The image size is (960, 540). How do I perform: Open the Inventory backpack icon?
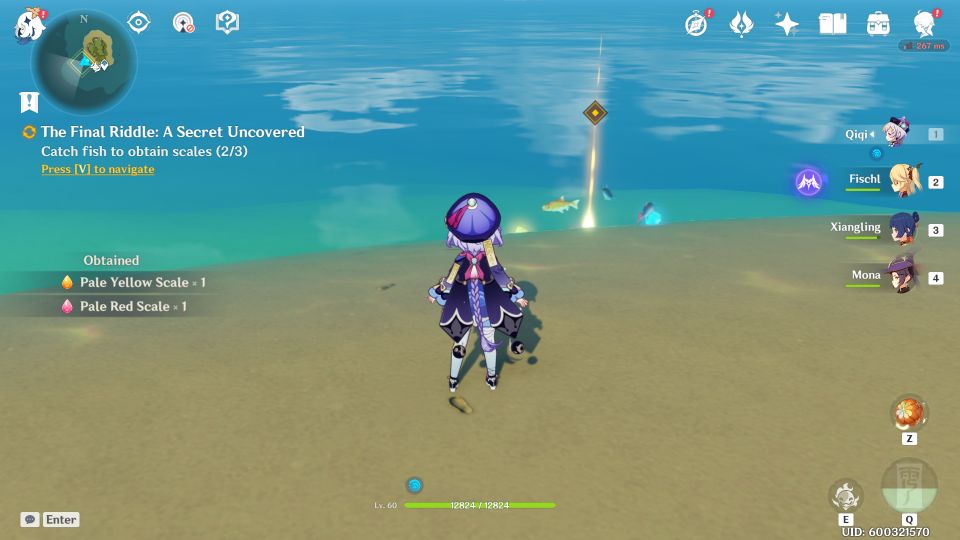pyautogui.click(x=878, y=24)
